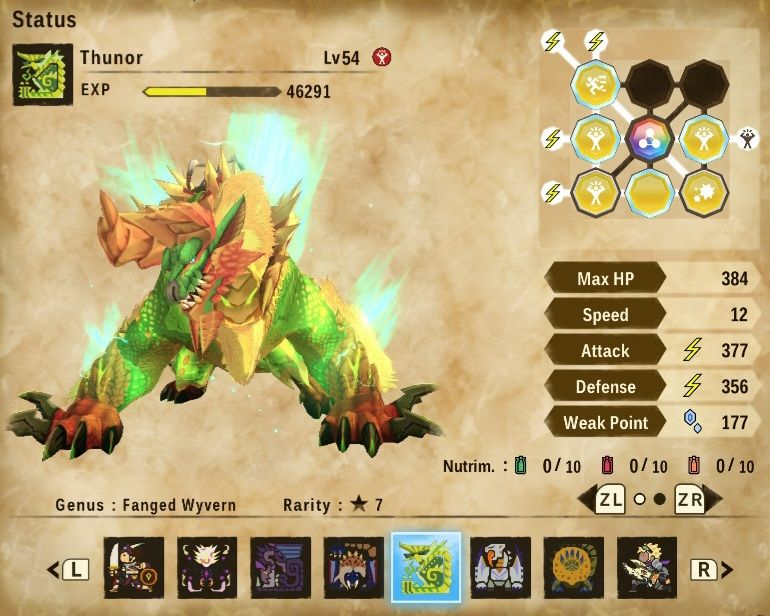The width and height of the screenshot is (770, 616).
Task: Select the highlighted green Thunor portrait
Action: click(426, 567)
